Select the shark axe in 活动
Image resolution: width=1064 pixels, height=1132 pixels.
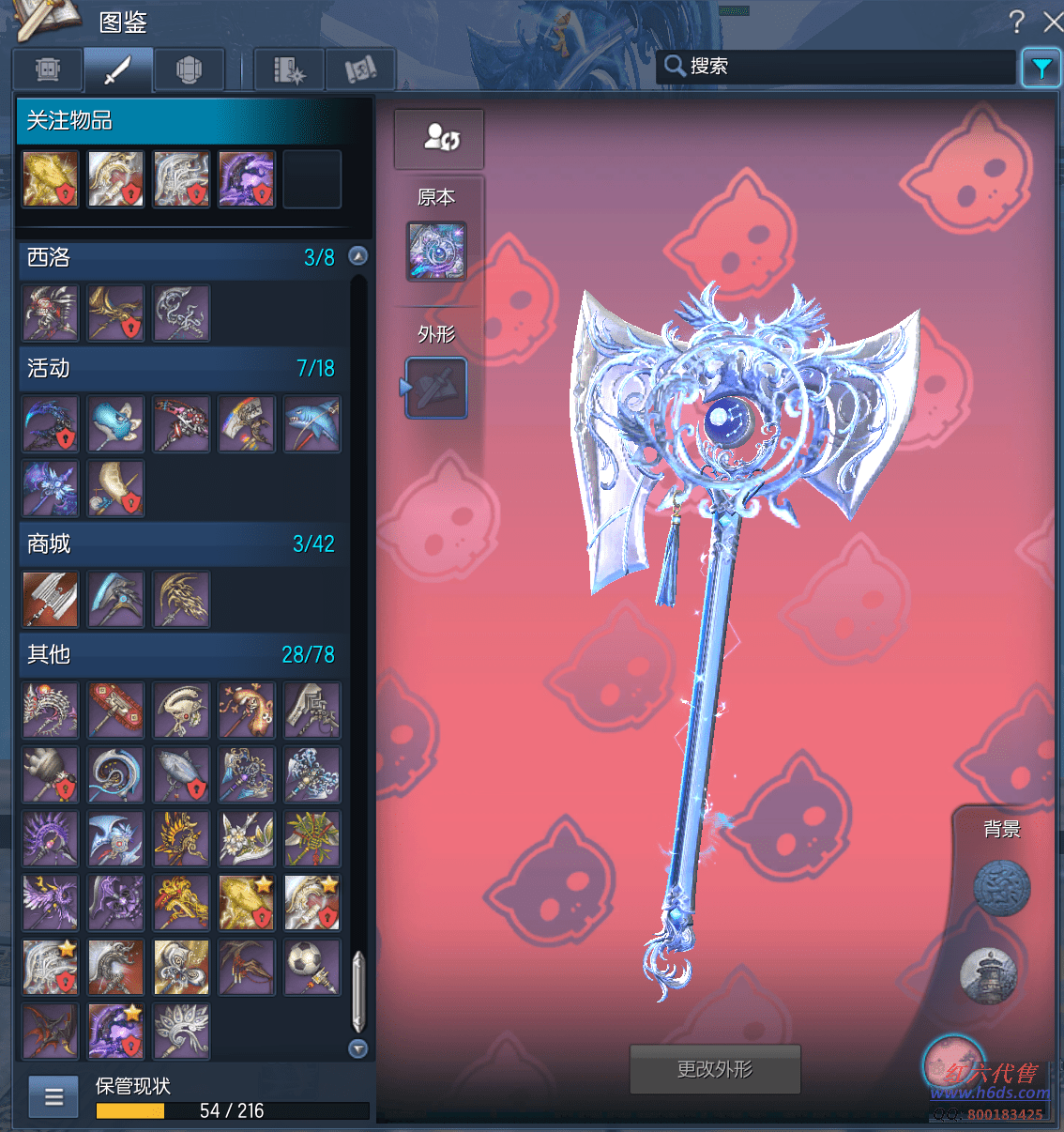pos(312,423)
